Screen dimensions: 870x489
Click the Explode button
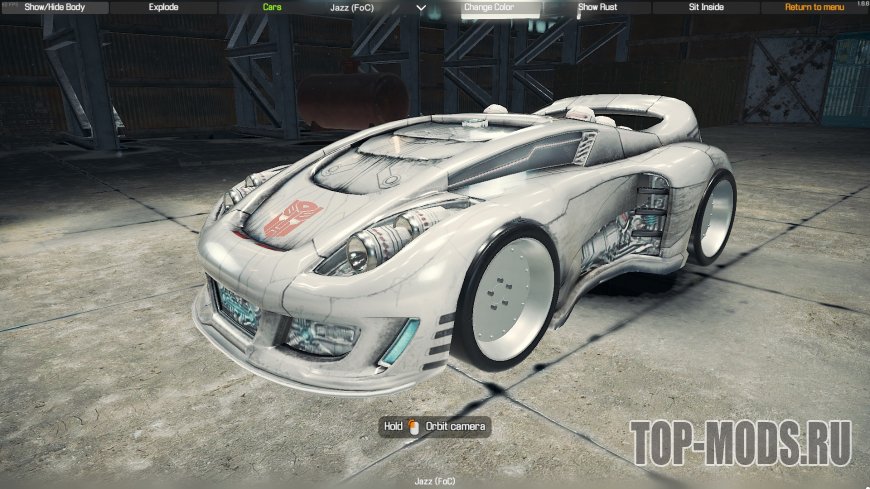[163, 7]
